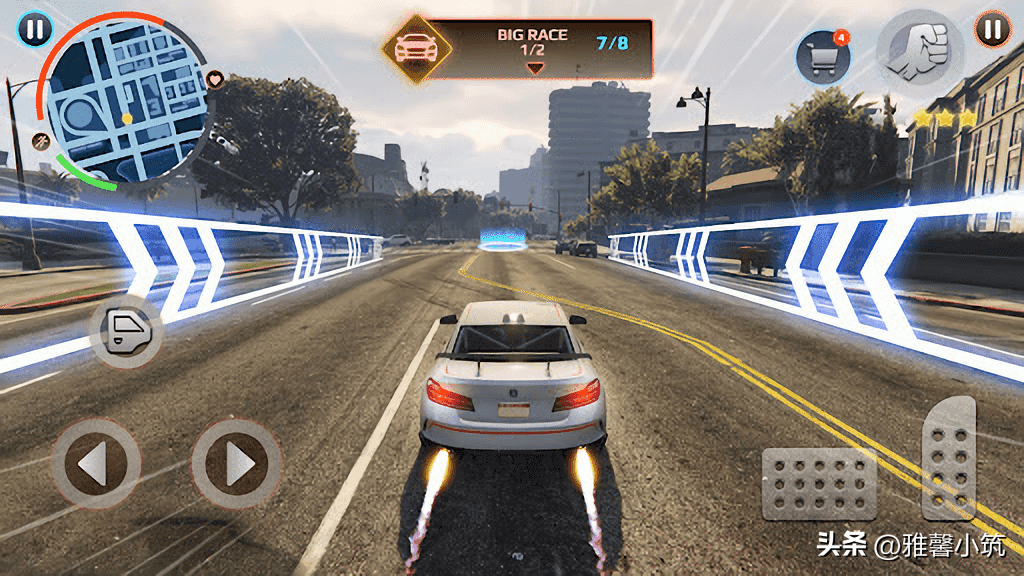Open the shopping cart store
This screenshot has height=576, width=1024.
(822, 59)
